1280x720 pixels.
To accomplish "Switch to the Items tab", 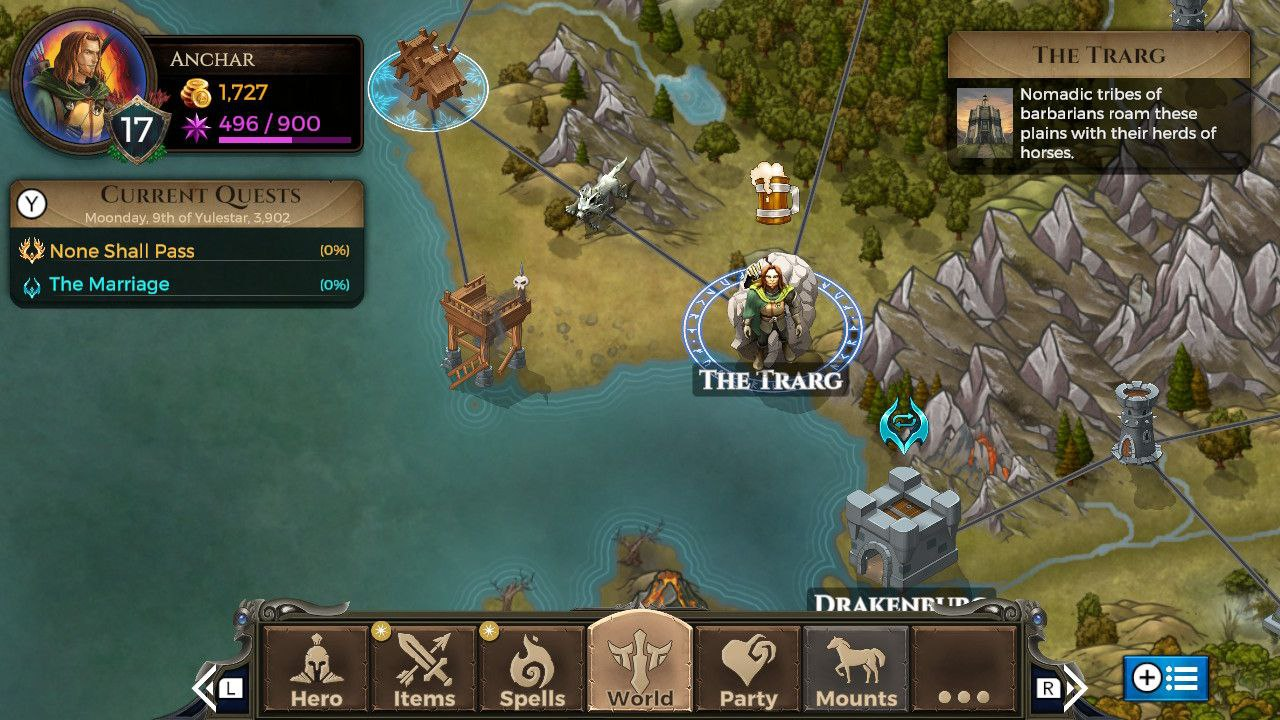I will click(424, 670).
